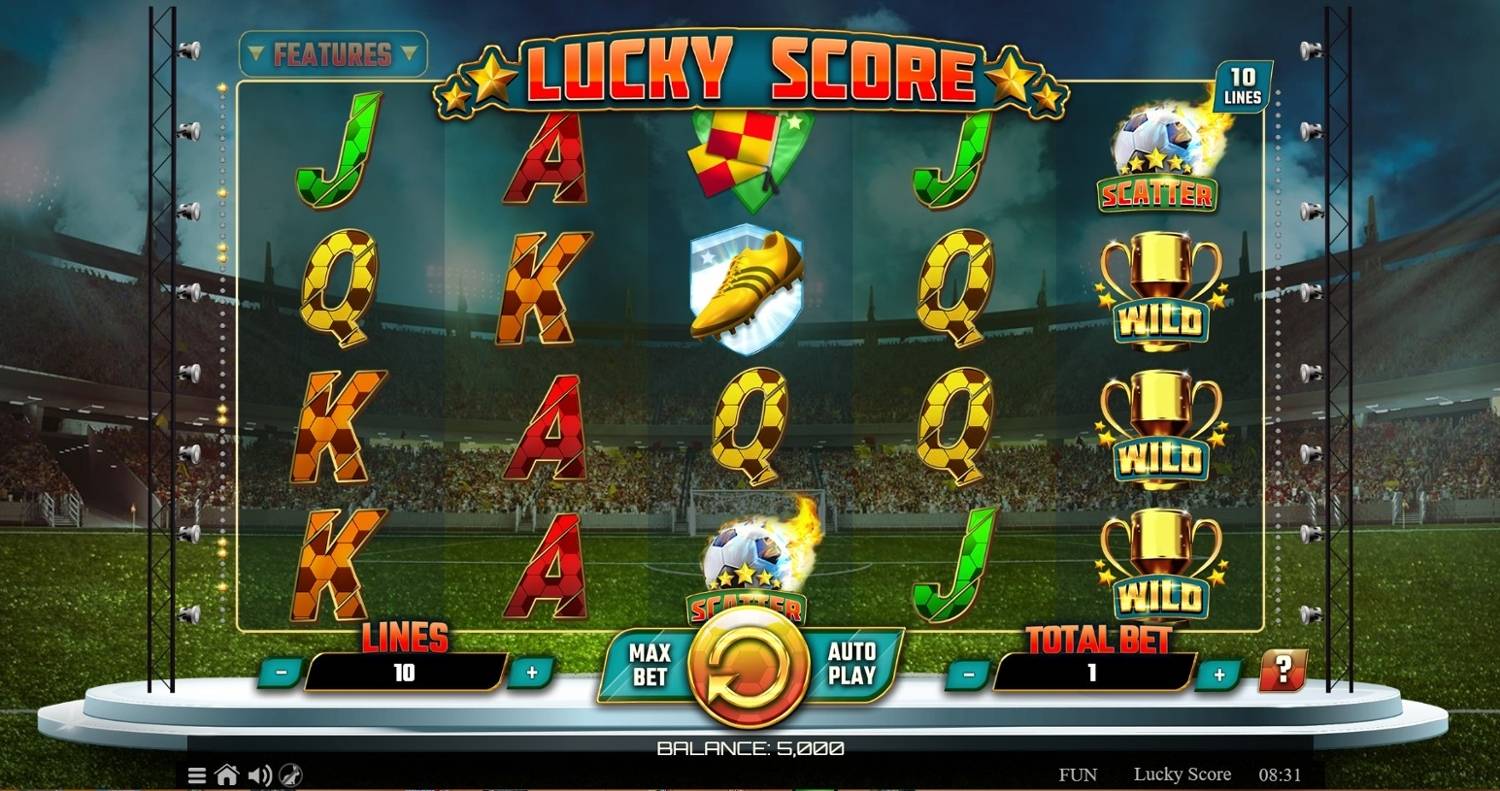Select the FUN mode label in the status bar
Viewport: 1500px width, 791px height.
pos(1078,774)
